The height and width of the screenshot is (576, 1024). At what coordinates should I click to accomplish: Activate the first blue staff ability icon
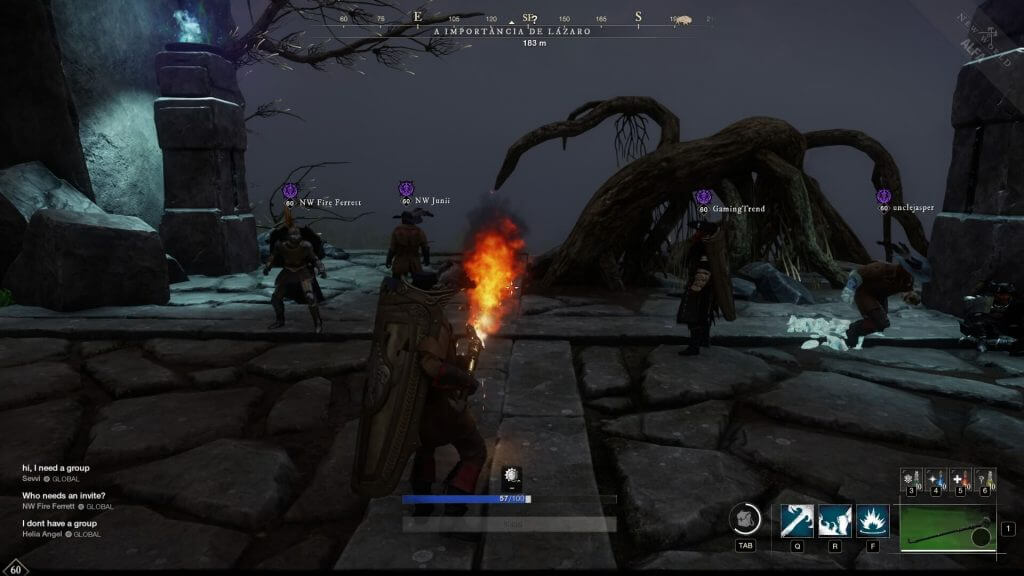click(797, 521)
